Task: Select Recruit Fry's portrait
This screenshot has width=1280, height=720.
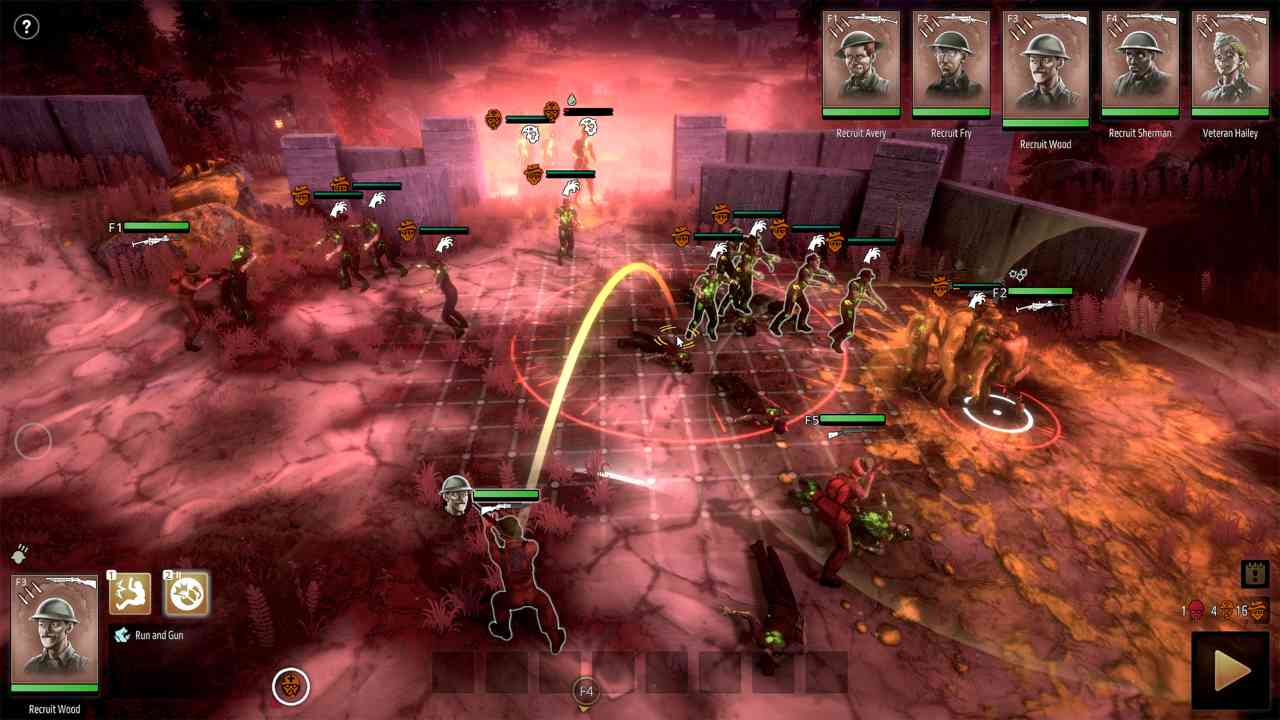Action: [951, 63]
